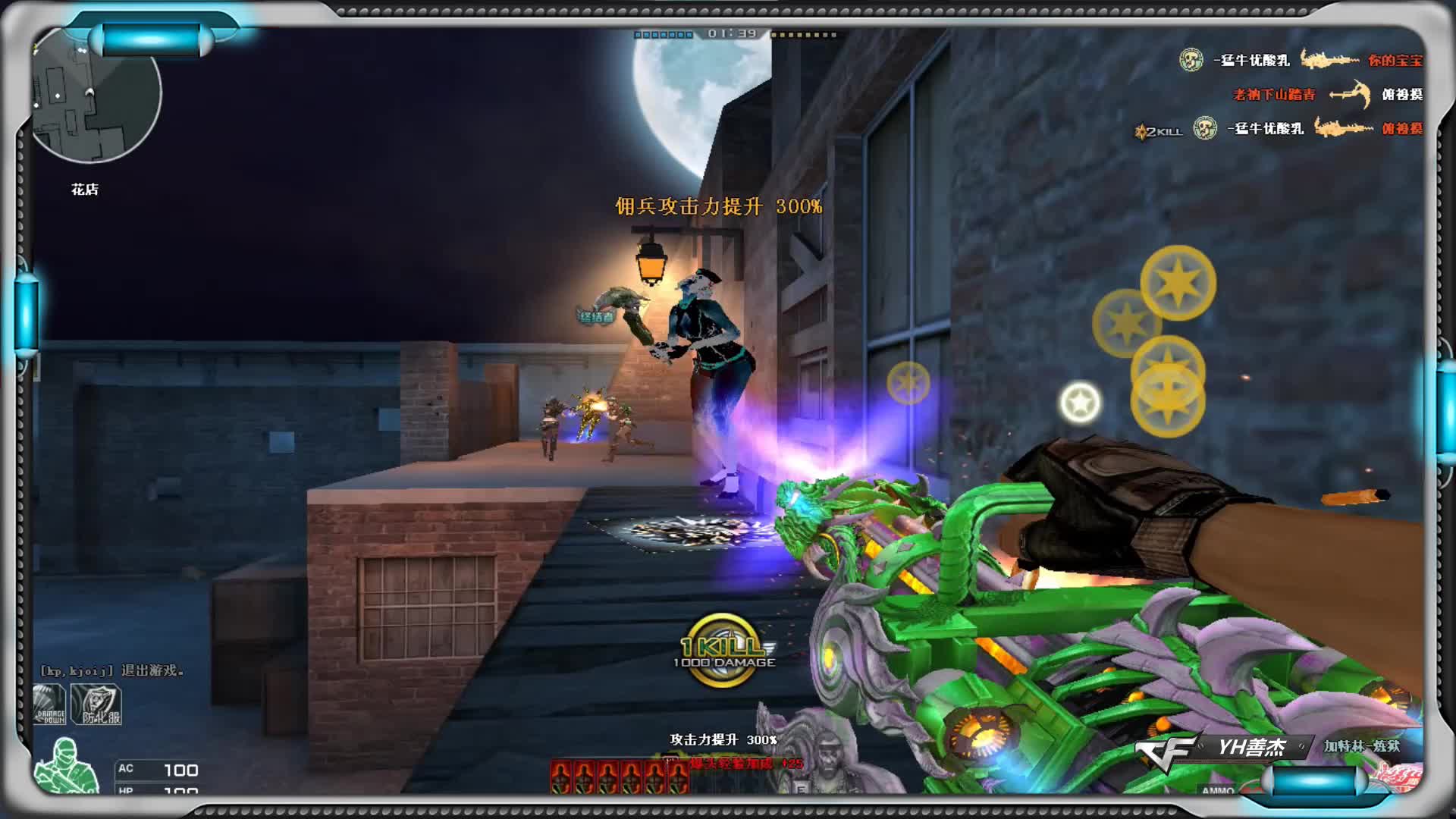The image size is (1456, 819).
Task: Click the 1 KILL gold medal badge
Action: tap(723, 650)
